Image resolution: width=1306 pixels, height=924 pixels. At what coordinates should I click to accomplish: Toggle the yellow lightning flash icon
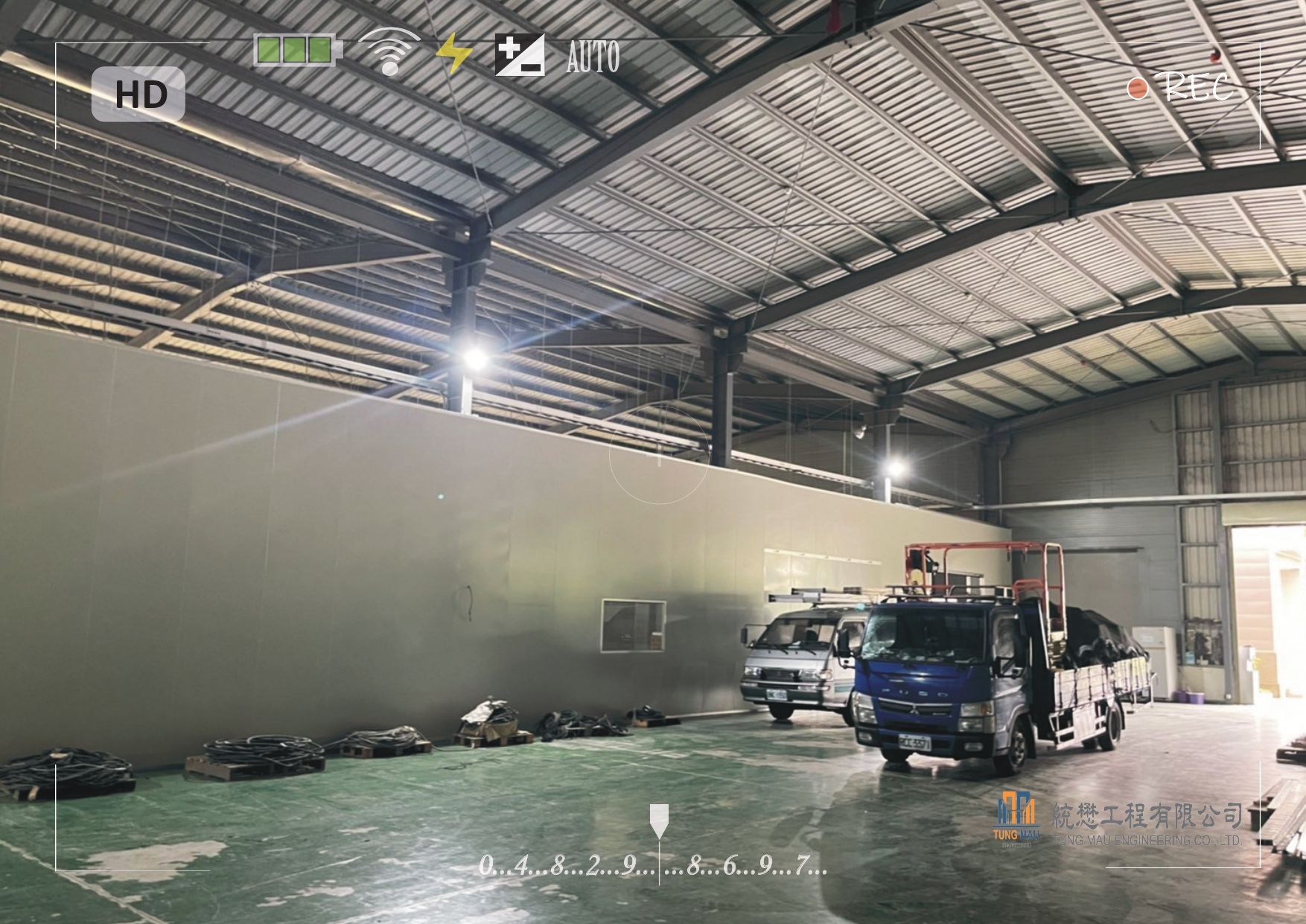453,54
